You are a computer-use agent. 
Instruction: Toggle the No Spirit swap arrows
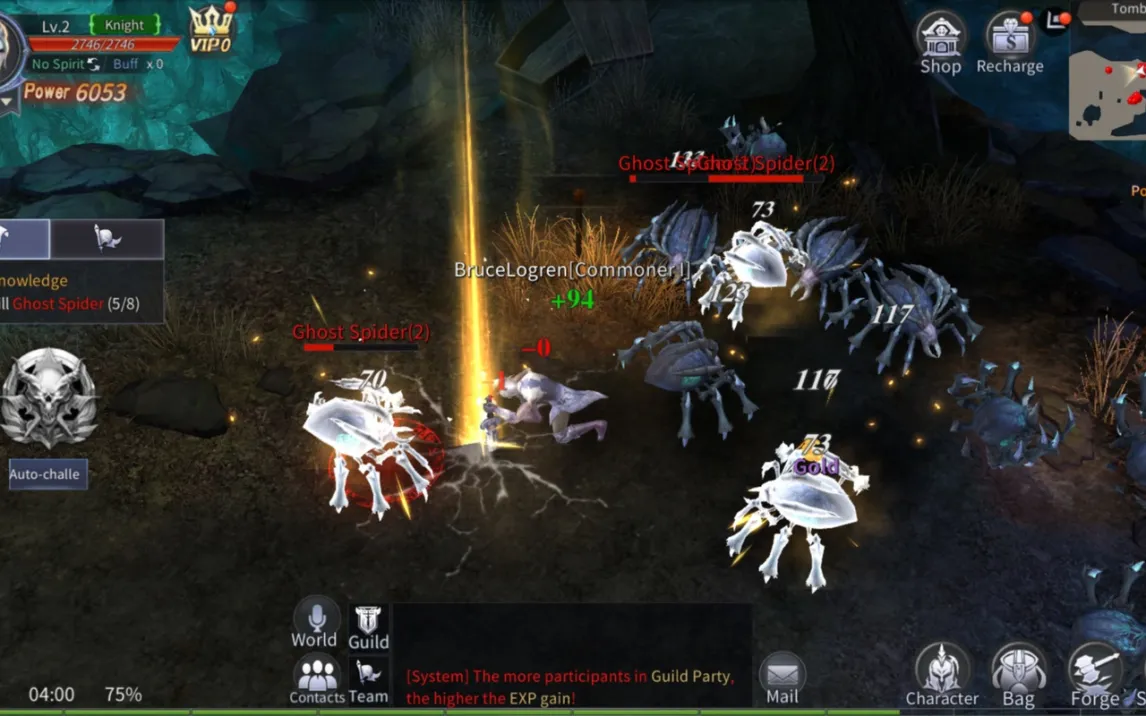click(94, 64)
